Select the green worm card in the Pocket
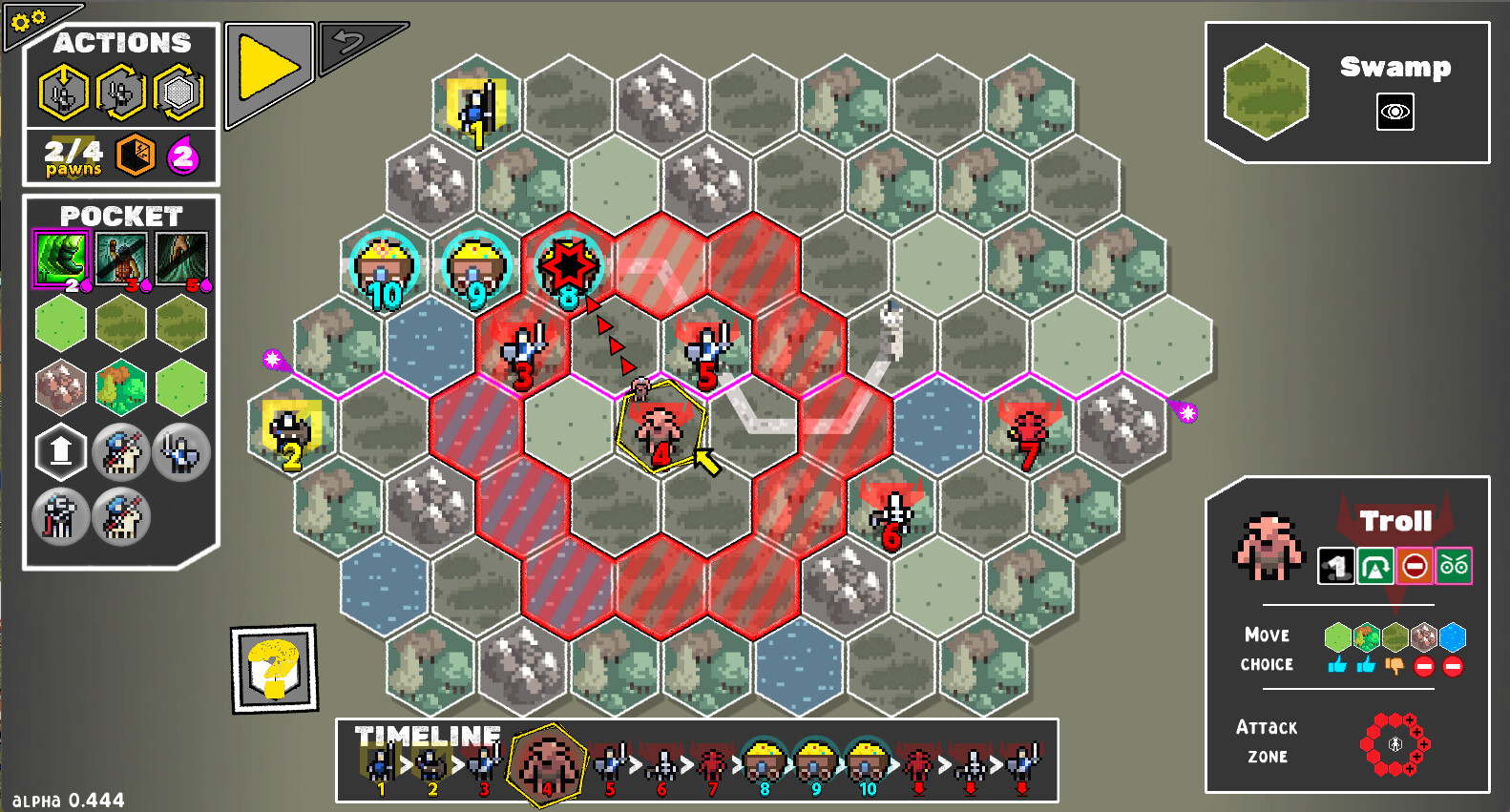 (x=62, y=258)
